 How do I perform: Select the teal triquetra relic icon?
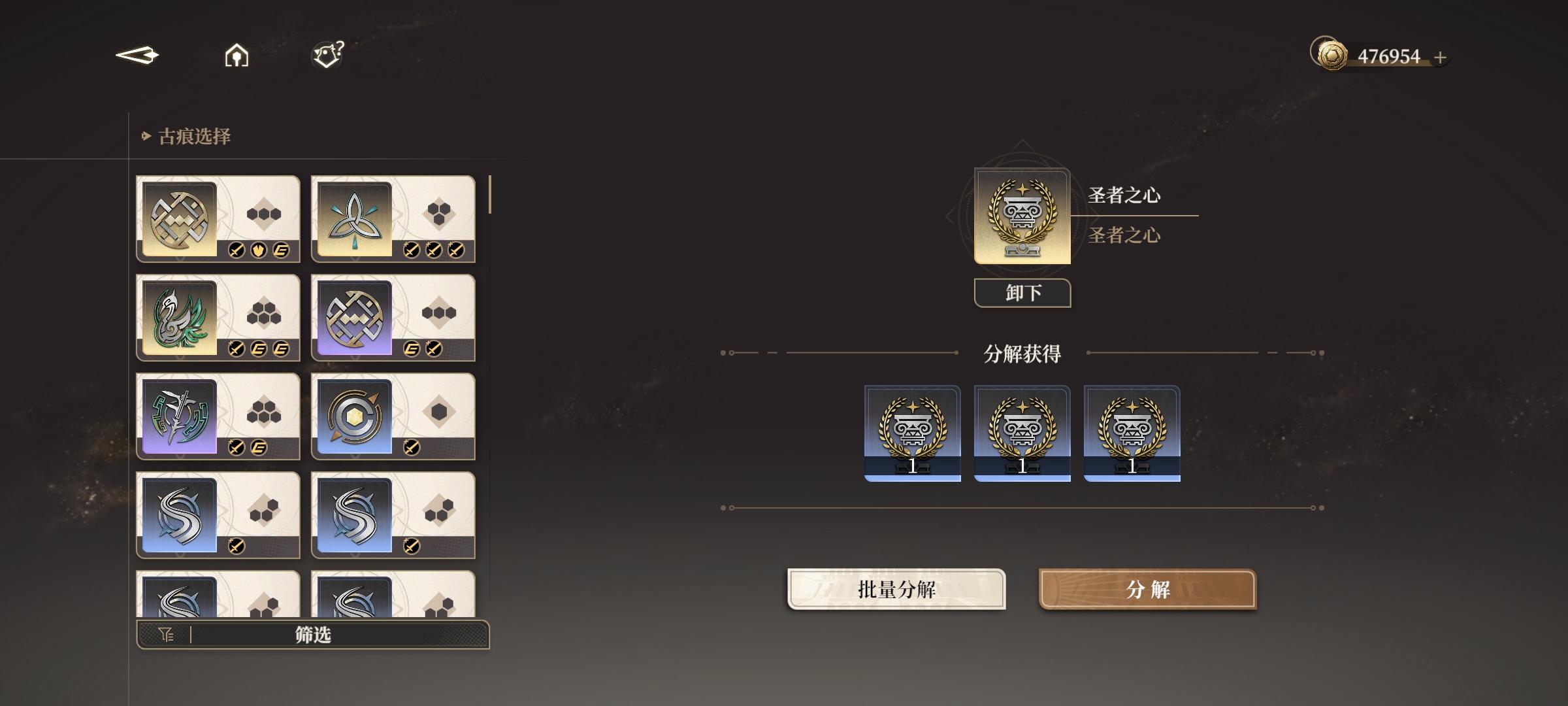tap(353, 218)
